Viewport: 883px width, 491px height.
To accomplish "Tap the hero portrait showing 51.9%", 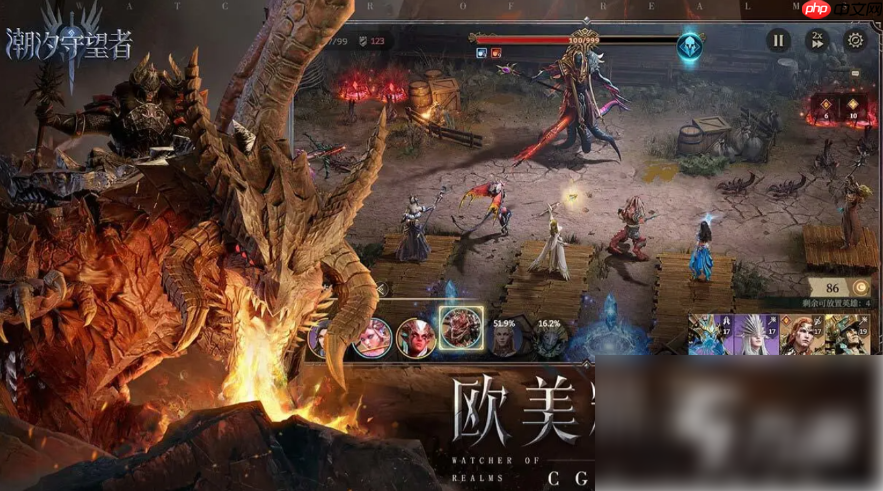I will click(x=505, y=338).
